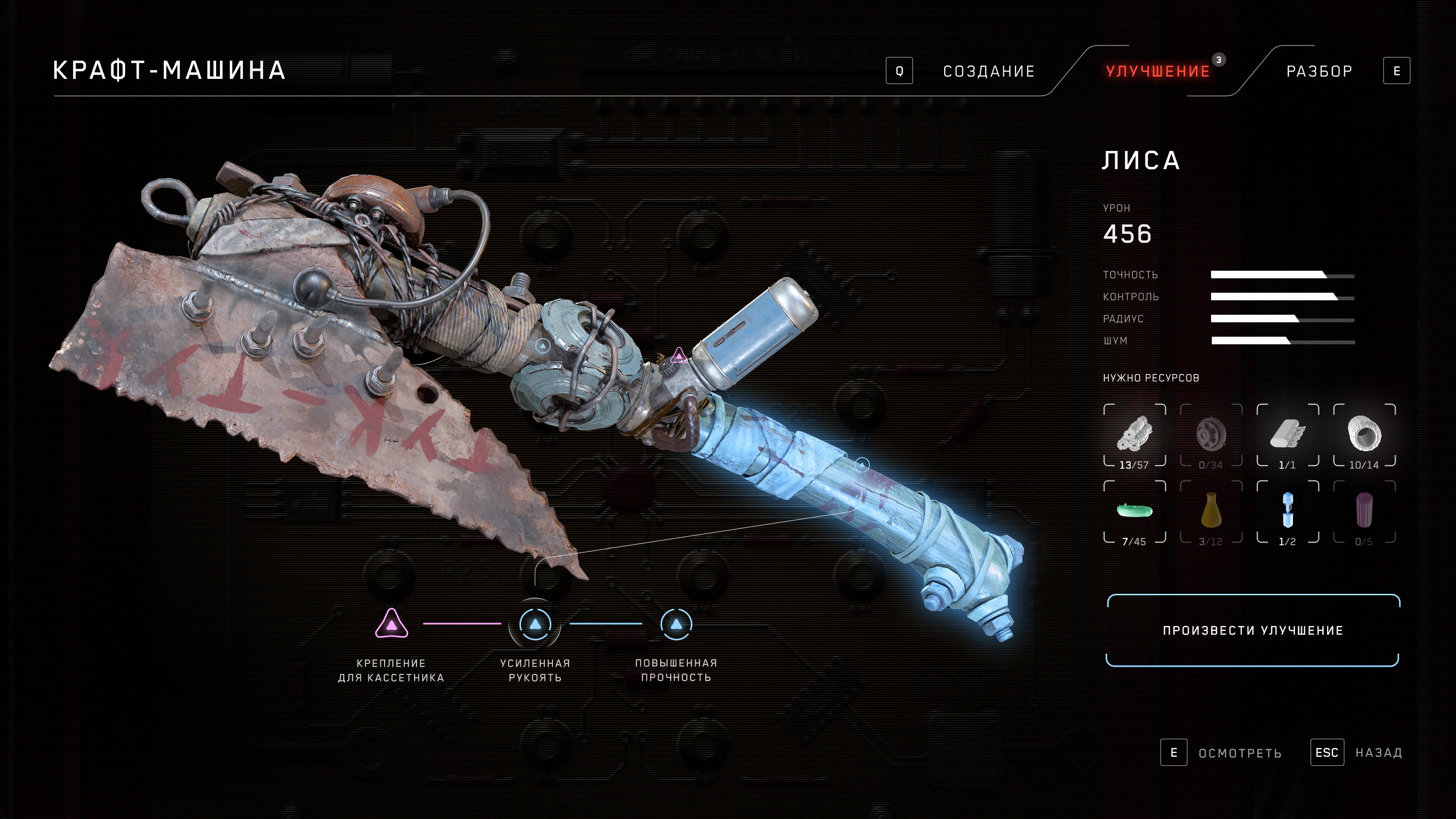Select the Повышенная прочность upgrade node

click(676, 624)
